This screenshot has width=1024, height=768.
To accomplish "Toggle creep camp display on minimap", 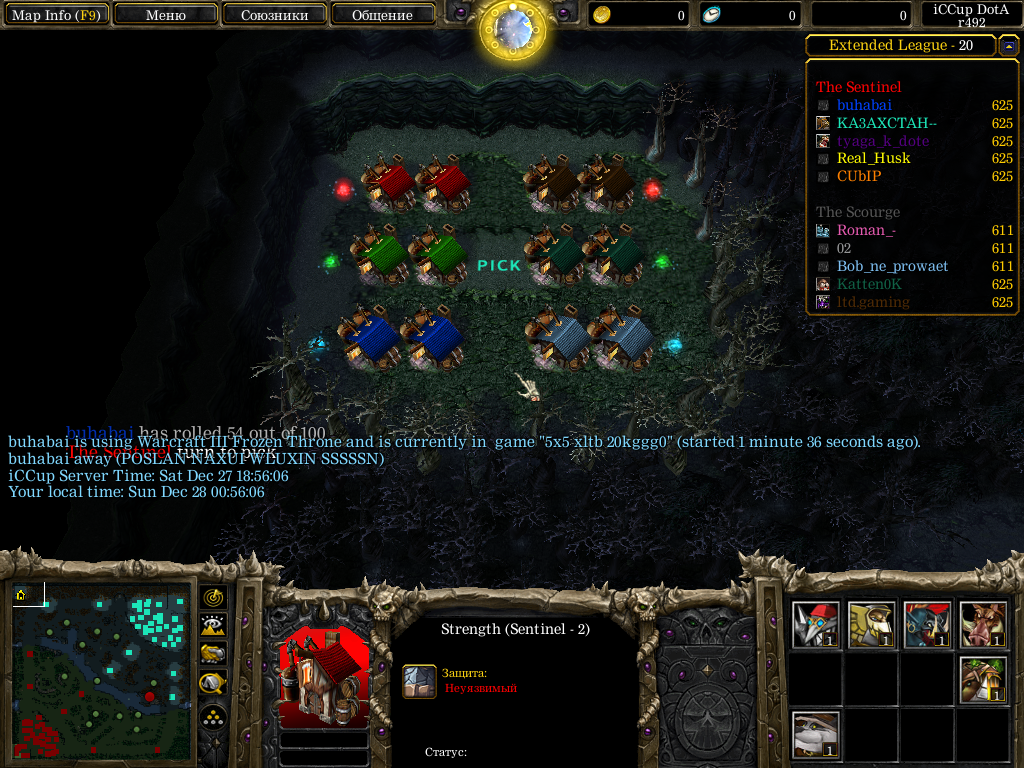I will [214, 684].
